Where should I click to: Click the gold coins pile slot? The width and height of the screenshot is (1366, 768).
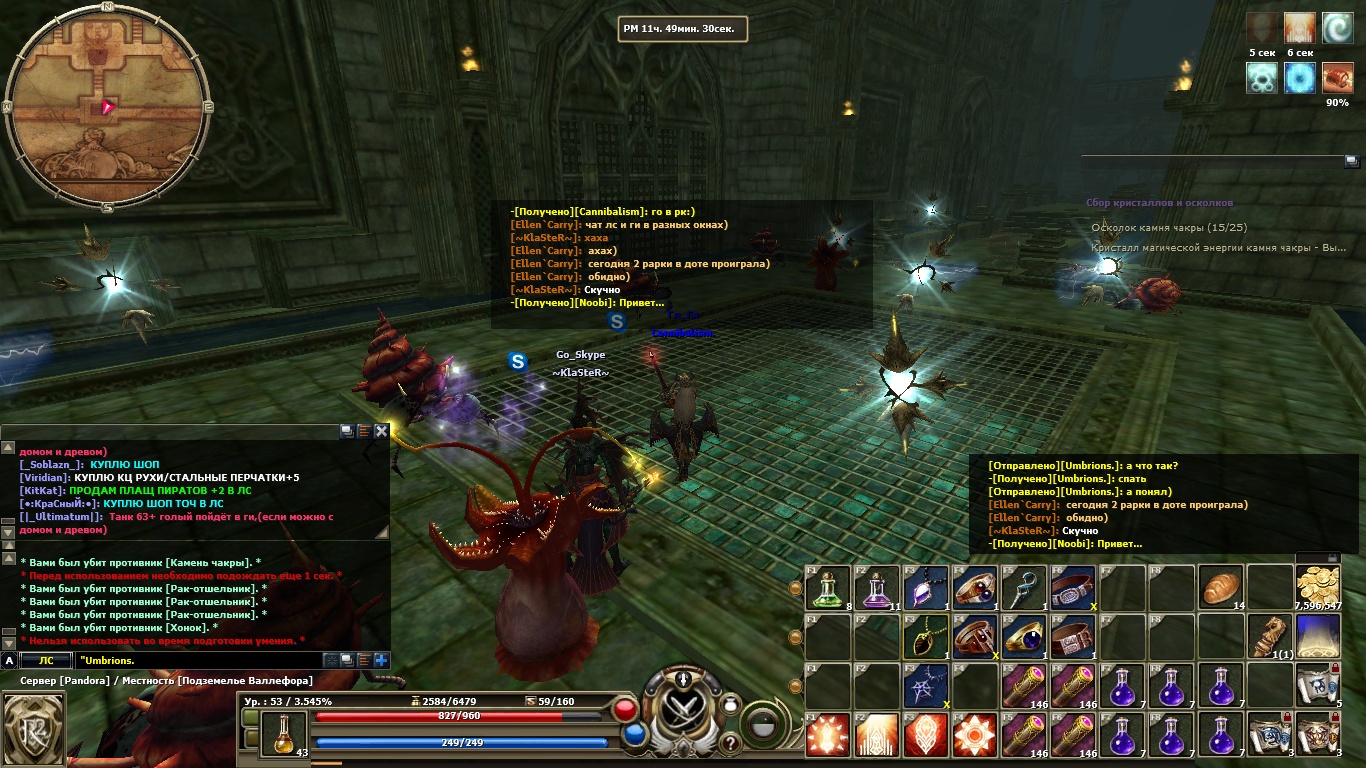tap(1318, 587)
